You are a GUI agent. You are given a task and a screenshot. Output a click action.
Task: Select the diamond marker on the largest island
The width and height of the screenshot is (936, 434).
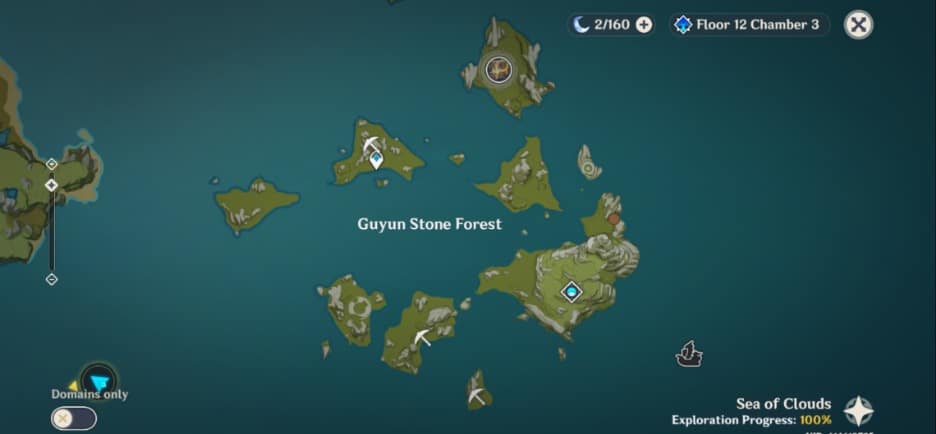[572, 292]
